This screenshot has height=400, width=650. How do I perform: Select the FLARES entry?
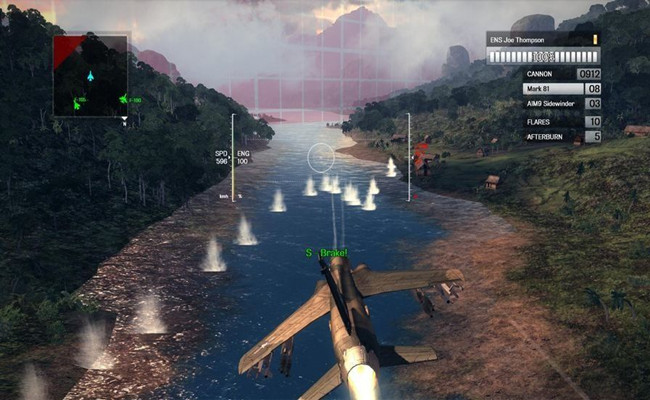coord(560,120)
